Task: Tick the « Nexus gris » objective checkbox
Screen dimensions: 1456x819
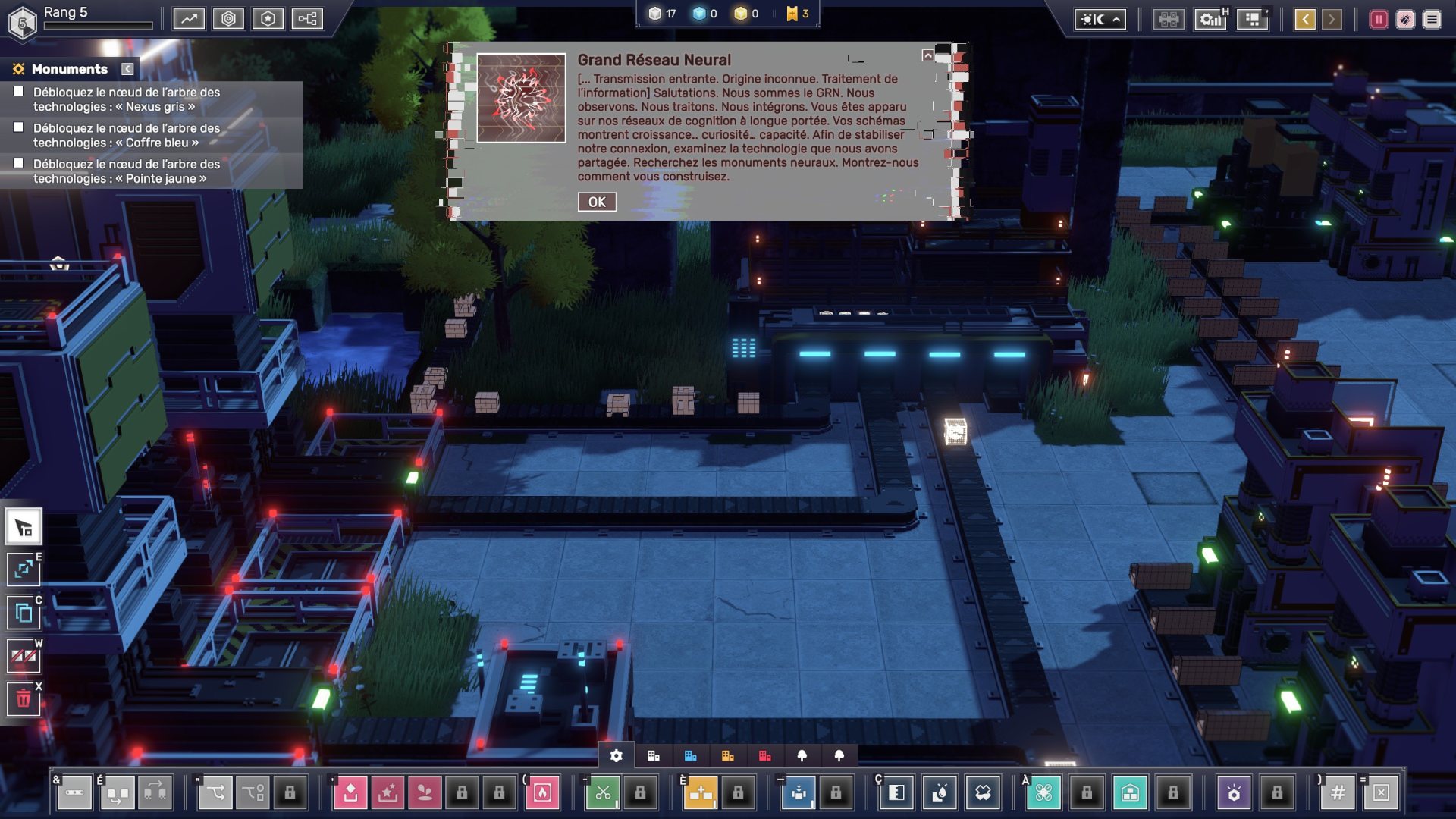Action: 18,92
